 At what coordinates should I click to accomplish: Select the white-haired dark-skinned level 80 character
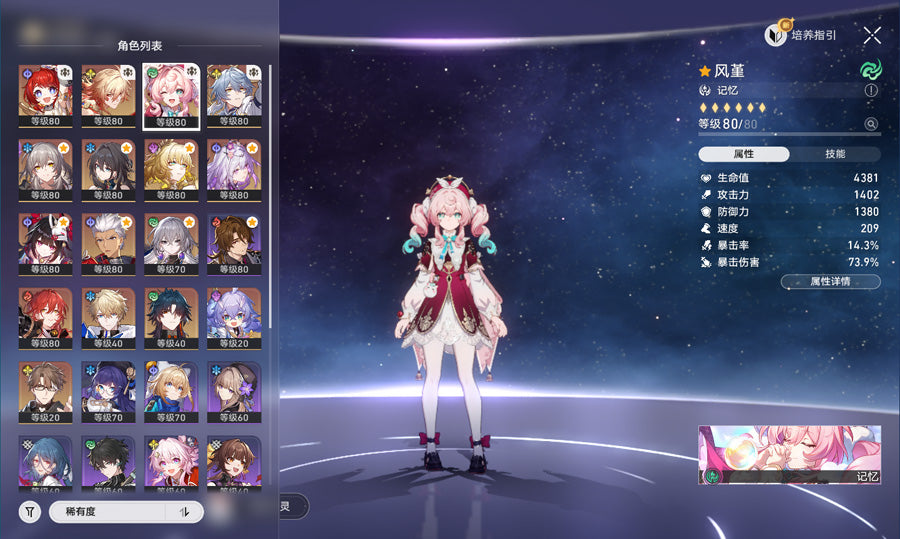tap(108, 244)
